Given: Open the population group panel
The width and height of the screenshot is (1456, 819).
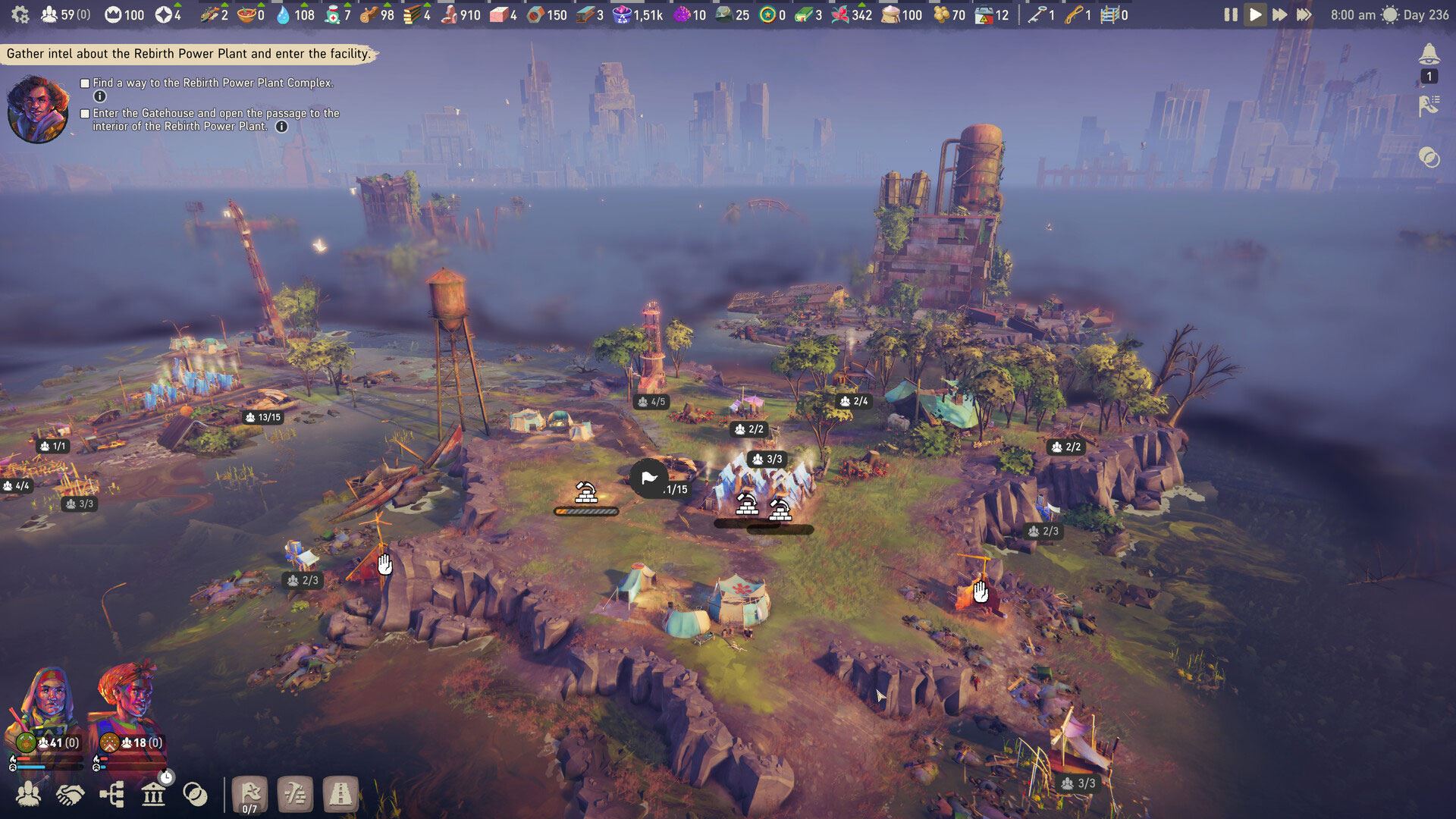Looking at the screenshot, I should 29,794.
